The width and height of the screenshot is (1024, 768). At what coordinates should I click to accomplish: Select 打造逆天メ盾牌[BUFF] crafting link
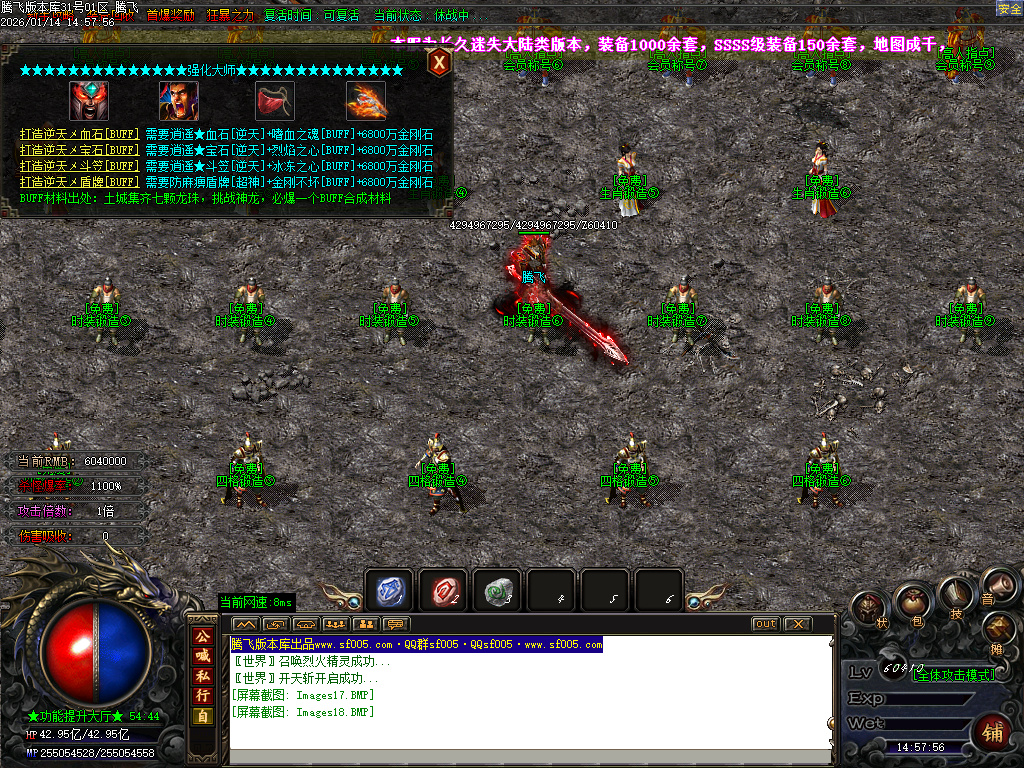click(x=79, y=182)
